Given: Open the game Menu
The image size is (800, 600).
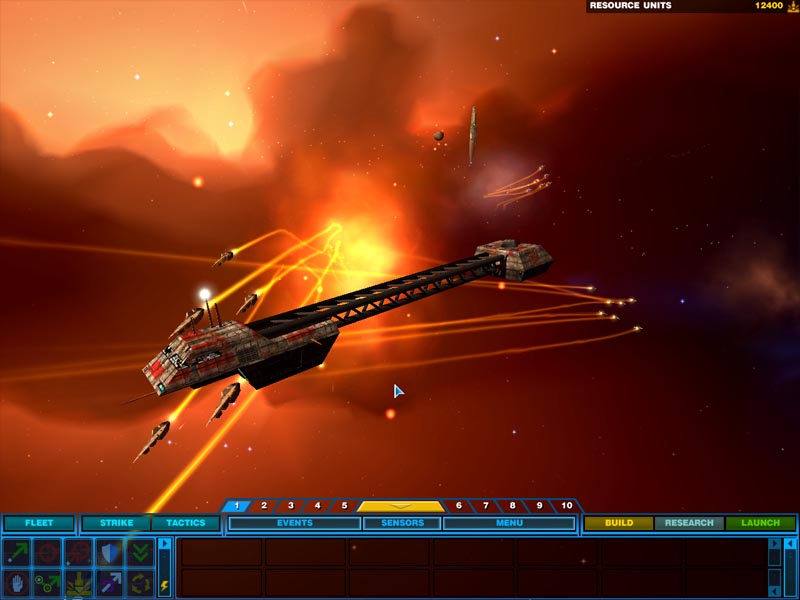Looking at the screenshot, I should 508,523.
